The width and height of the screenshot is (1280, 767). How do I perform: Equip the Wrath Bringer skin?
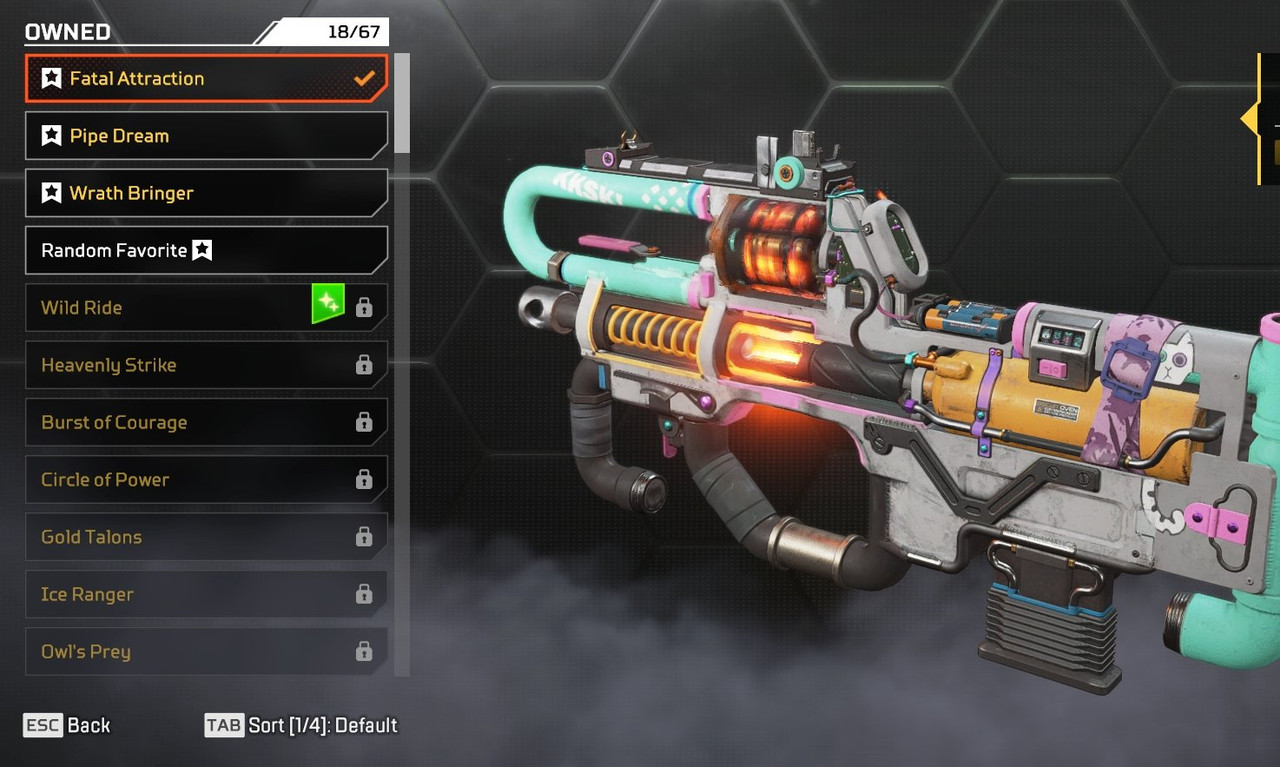(x=205, y=193)
